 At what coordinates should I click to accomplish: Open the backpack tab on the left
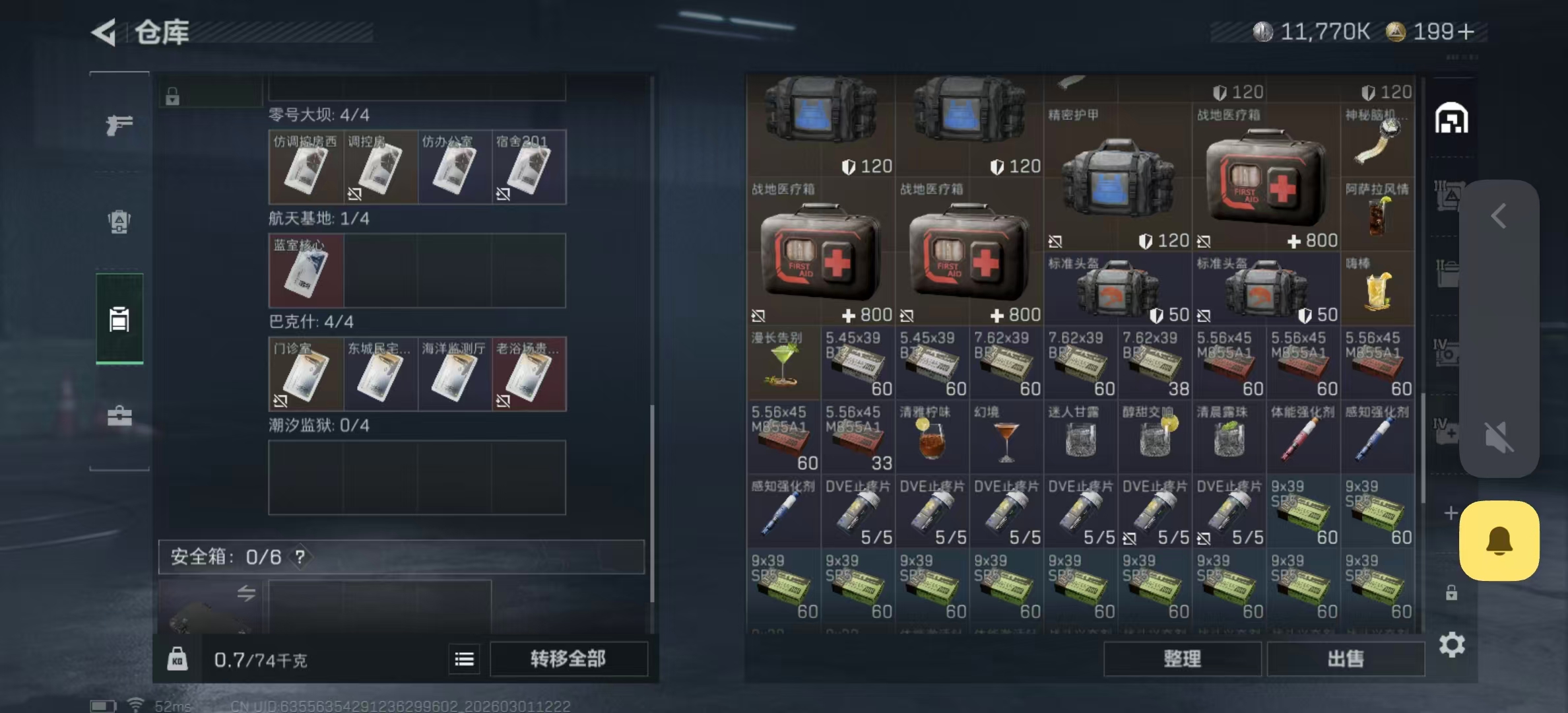pyautogui.click(x=119, y=221)
